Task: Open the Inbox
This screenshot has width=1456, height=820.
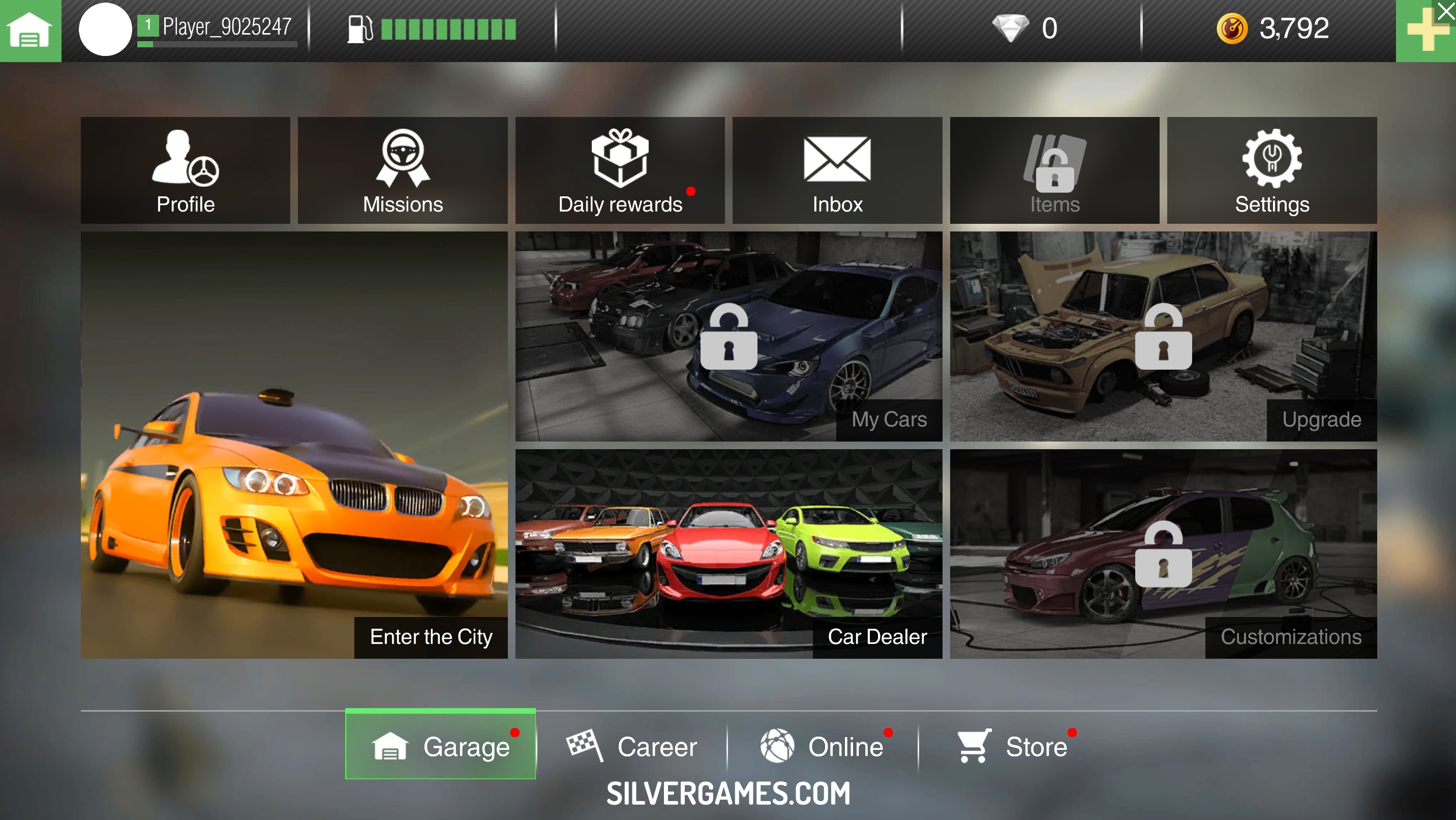Action: [837, 170]
